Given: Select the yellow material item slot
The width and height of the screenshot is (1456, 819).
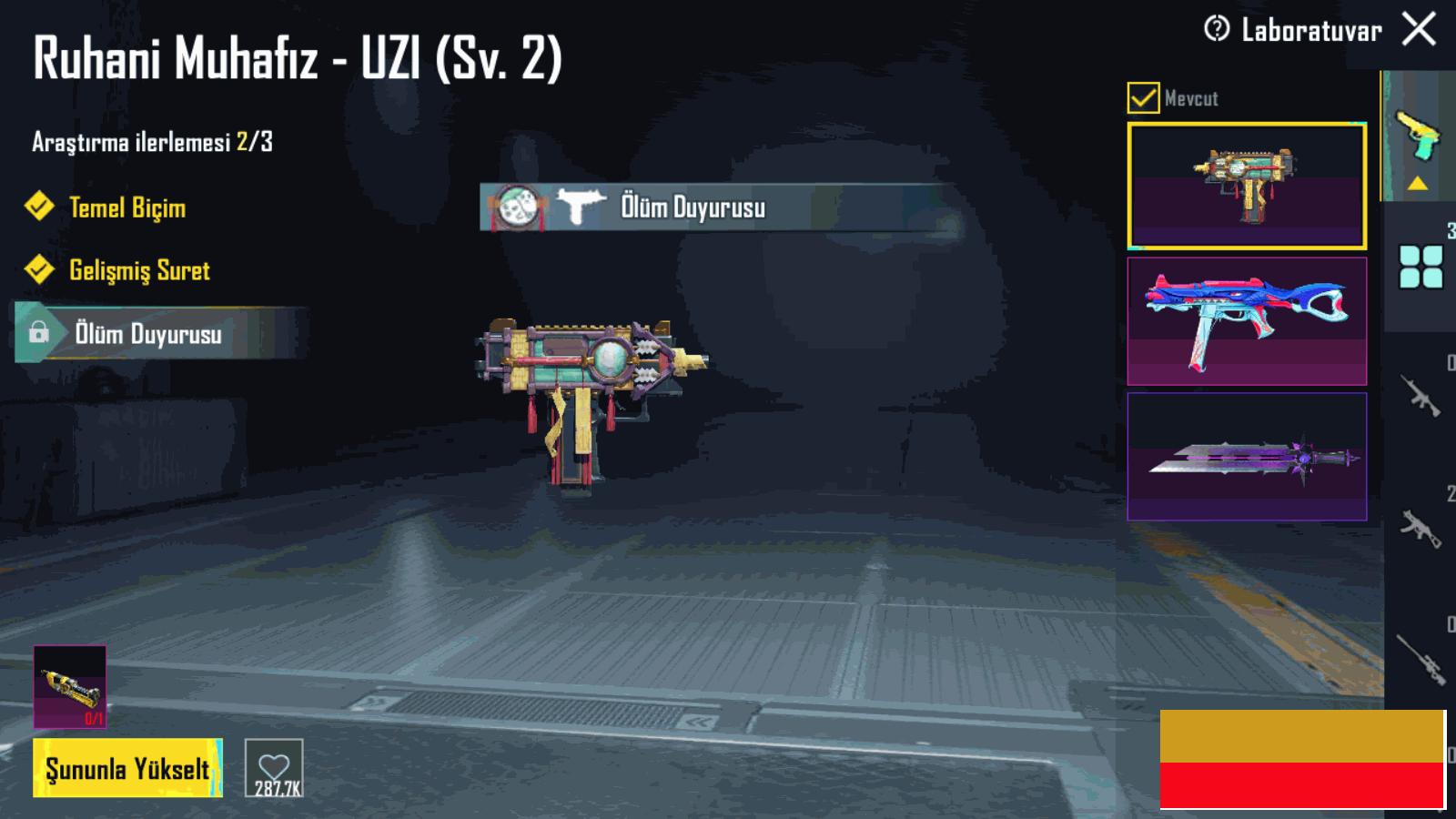Looking at the screenshot, I should point(70,687).
